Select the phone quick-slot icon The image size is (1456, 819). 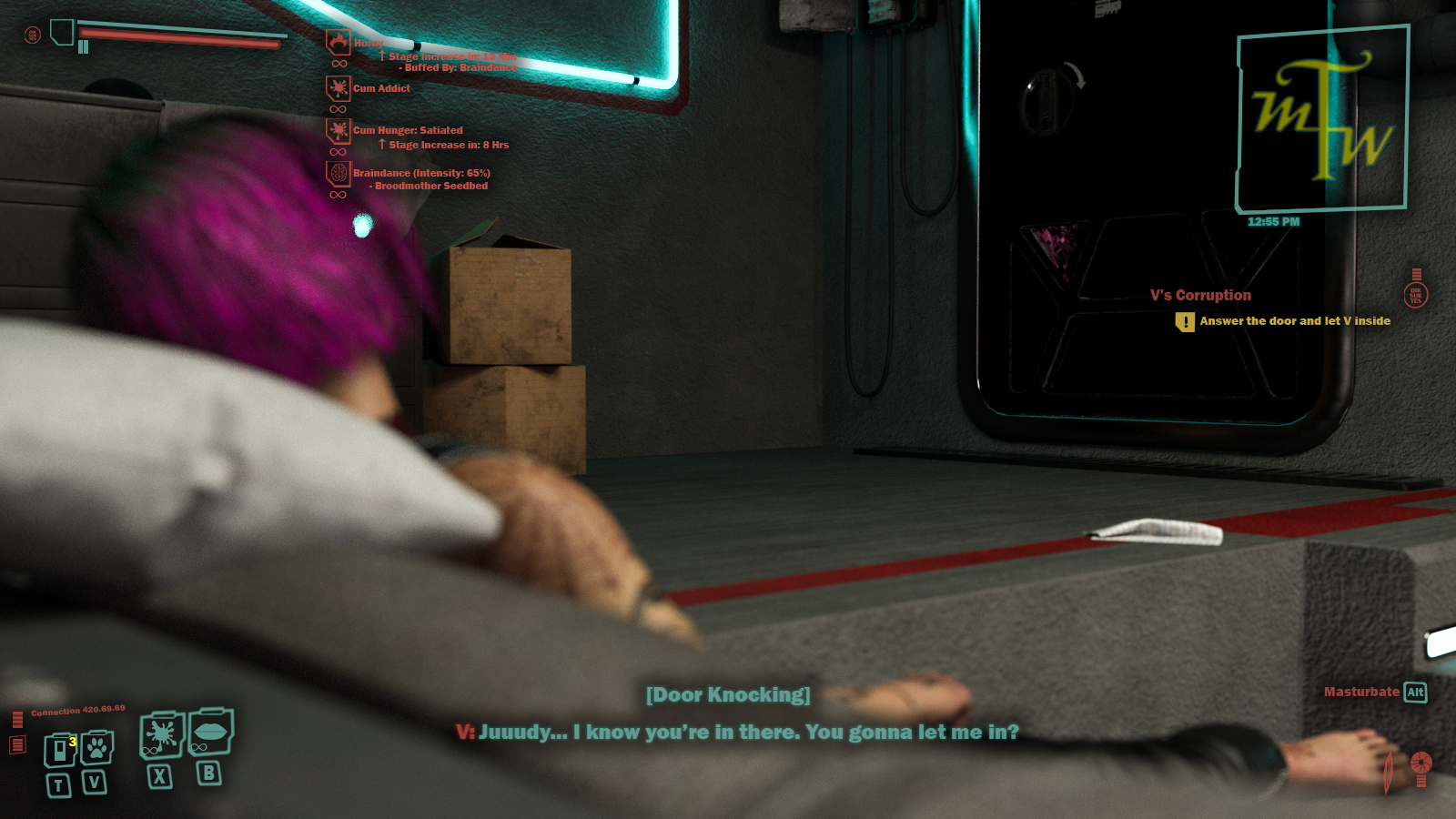60,749
